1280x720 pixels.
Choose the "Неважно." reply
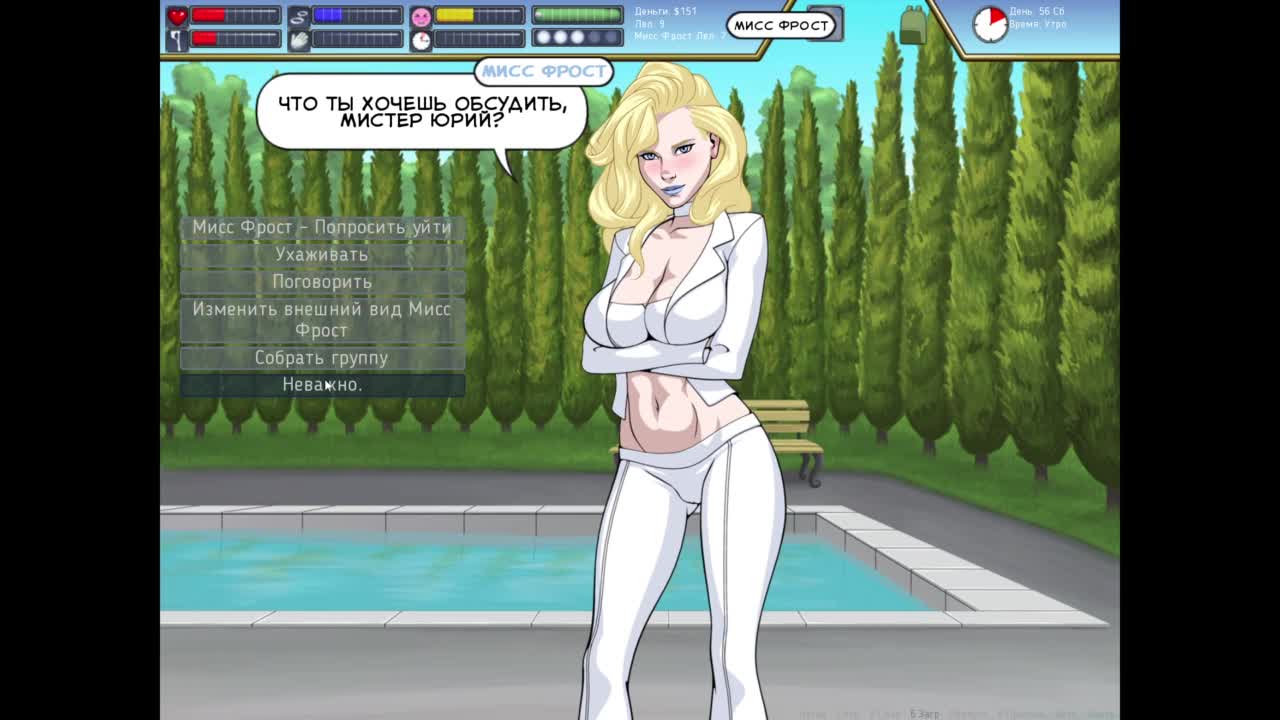[322, 385]
